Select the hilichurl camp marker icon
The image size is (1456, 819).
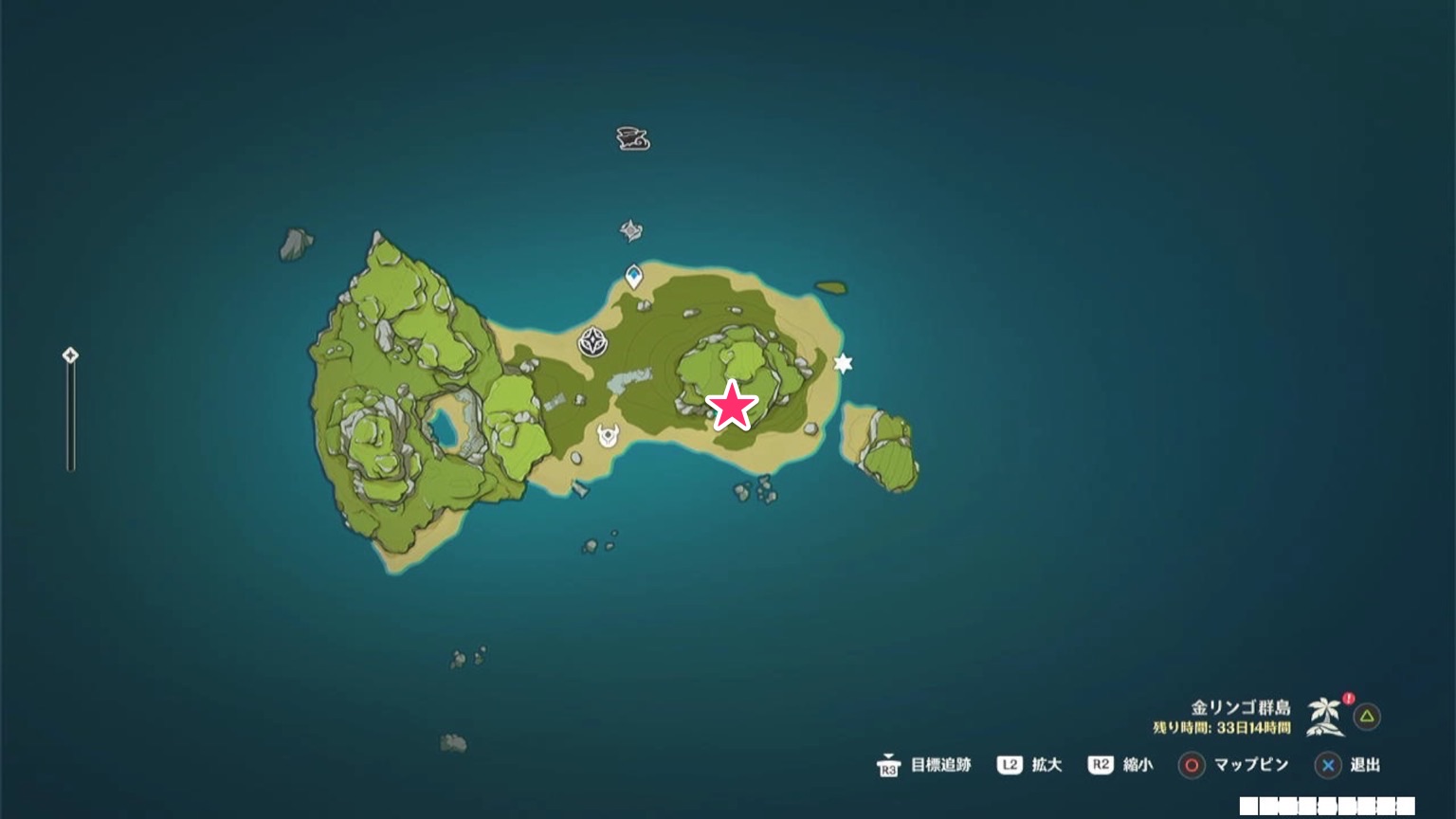coord(608,436)
